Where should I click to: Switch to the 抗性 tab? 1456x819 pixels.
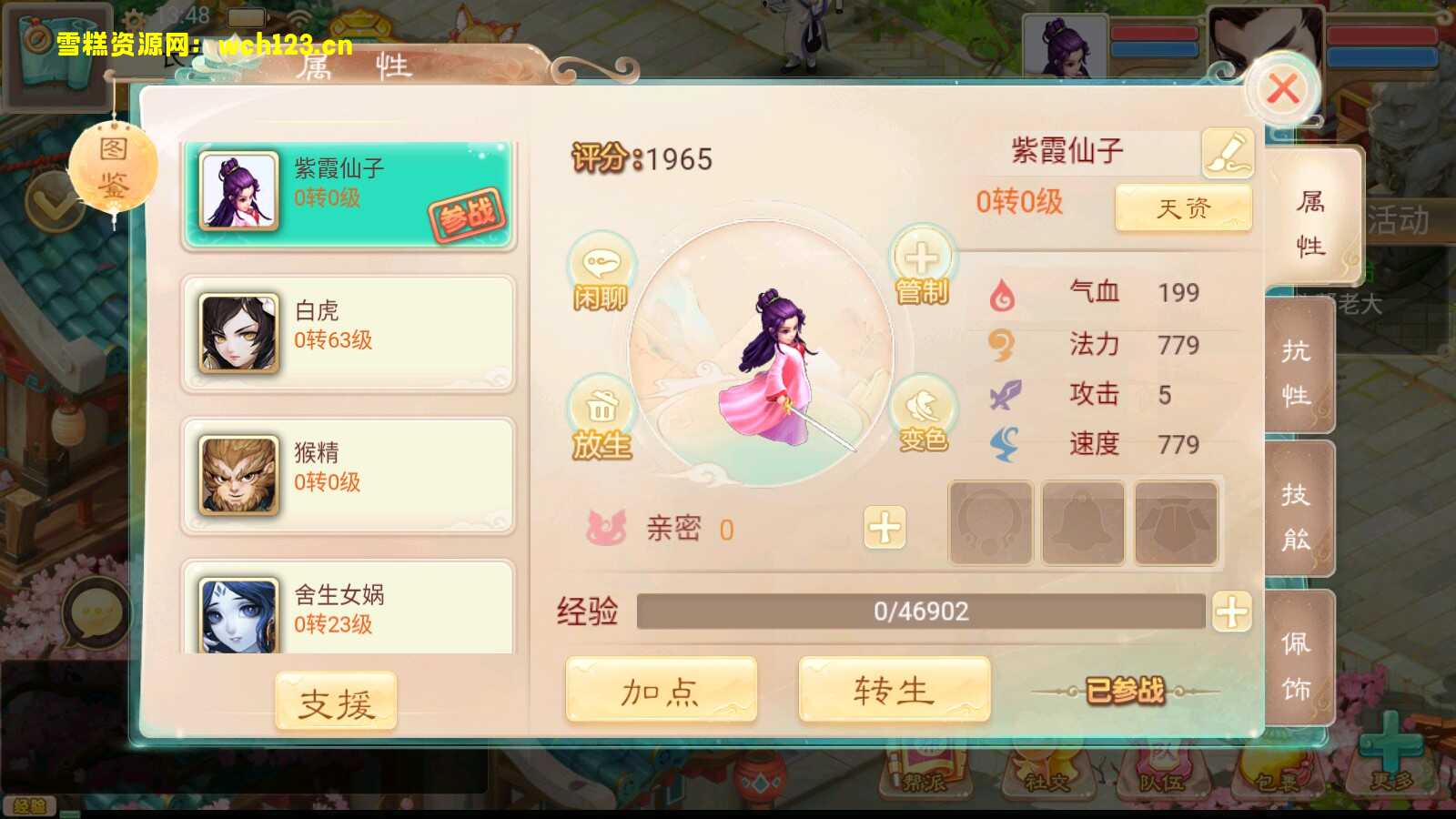tap(1299, 369)
